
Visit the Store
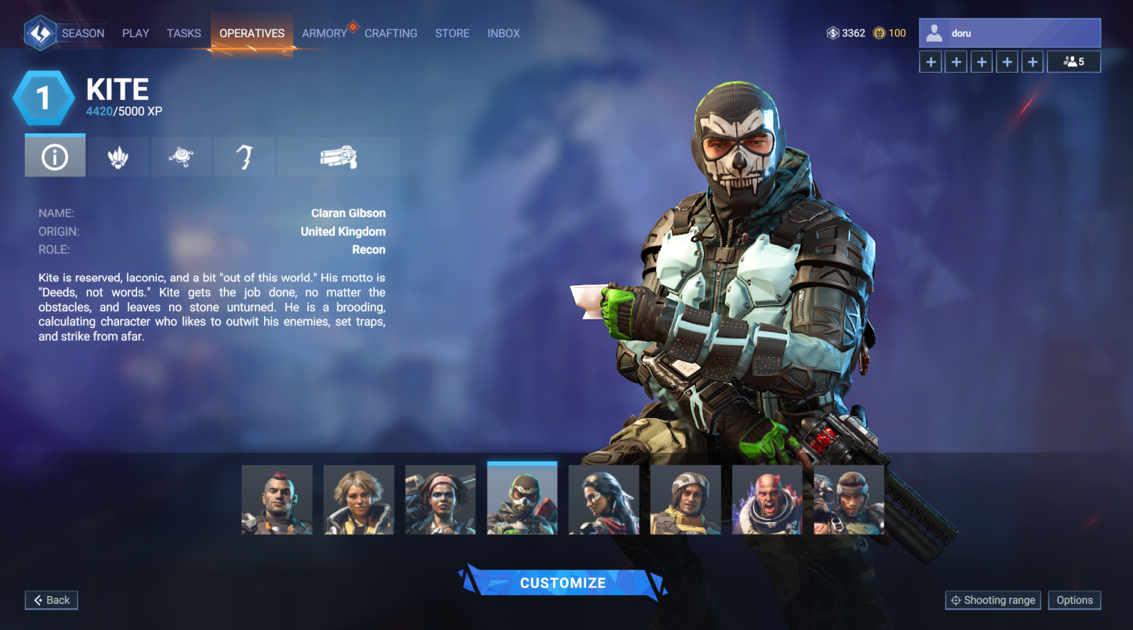coord(452,33)
